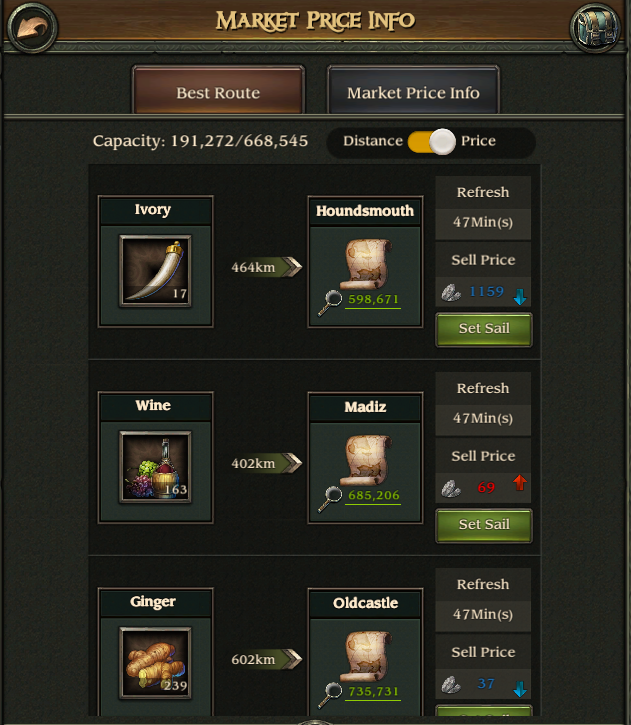Go back using the arrow button

pyautogui.click(x=30, y=26)
